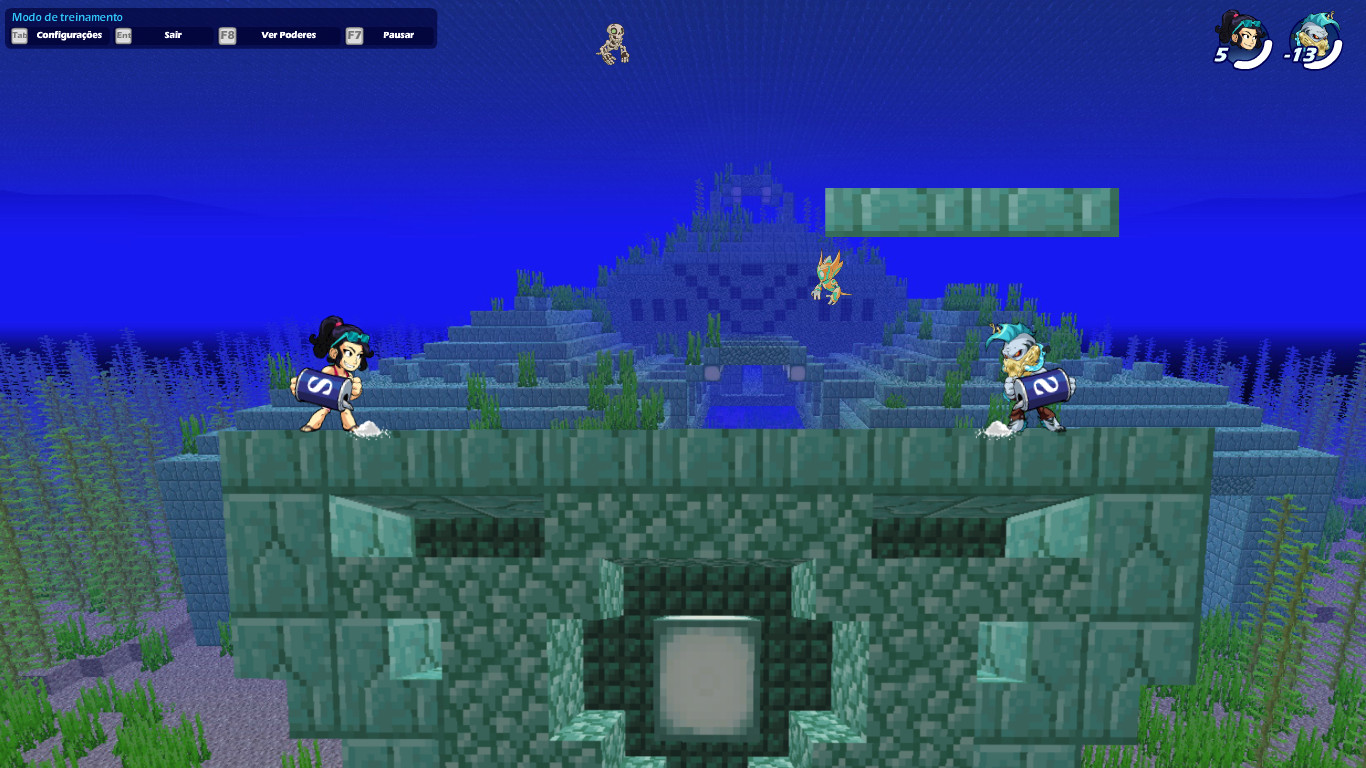Click the damage value 5 under left portrait
The width and height of the screenshot is (1366, 768).
(1220, 55)
